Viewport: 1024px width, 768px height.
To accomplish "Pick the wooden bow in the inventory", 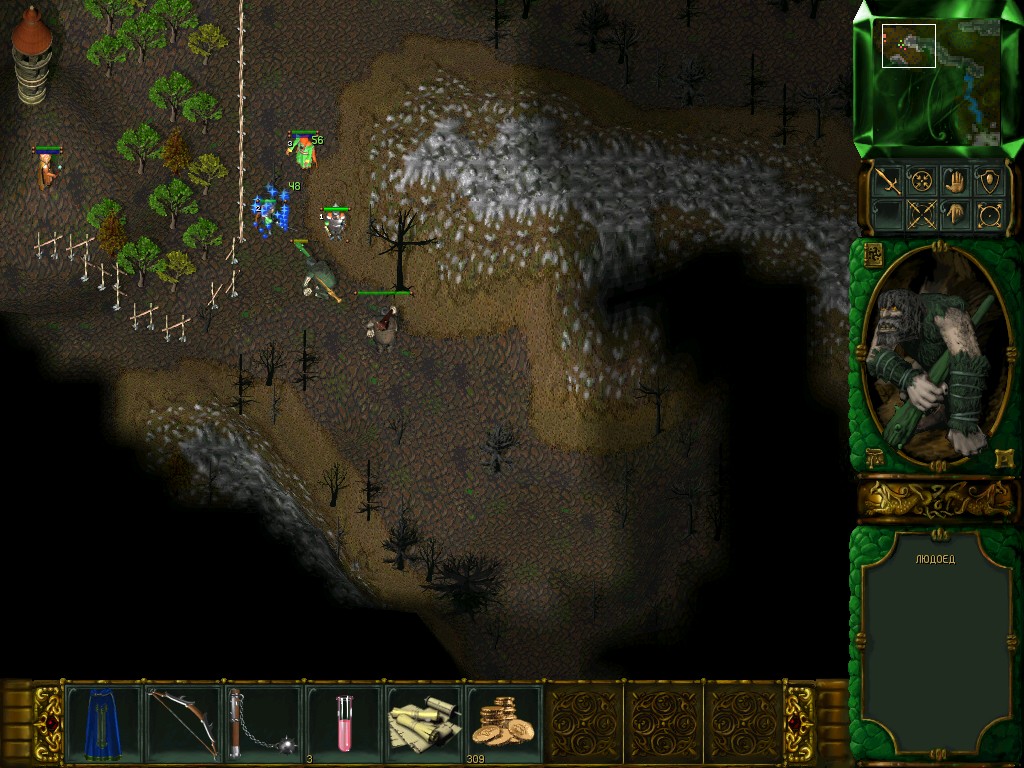I will click(x=184, y=721).
